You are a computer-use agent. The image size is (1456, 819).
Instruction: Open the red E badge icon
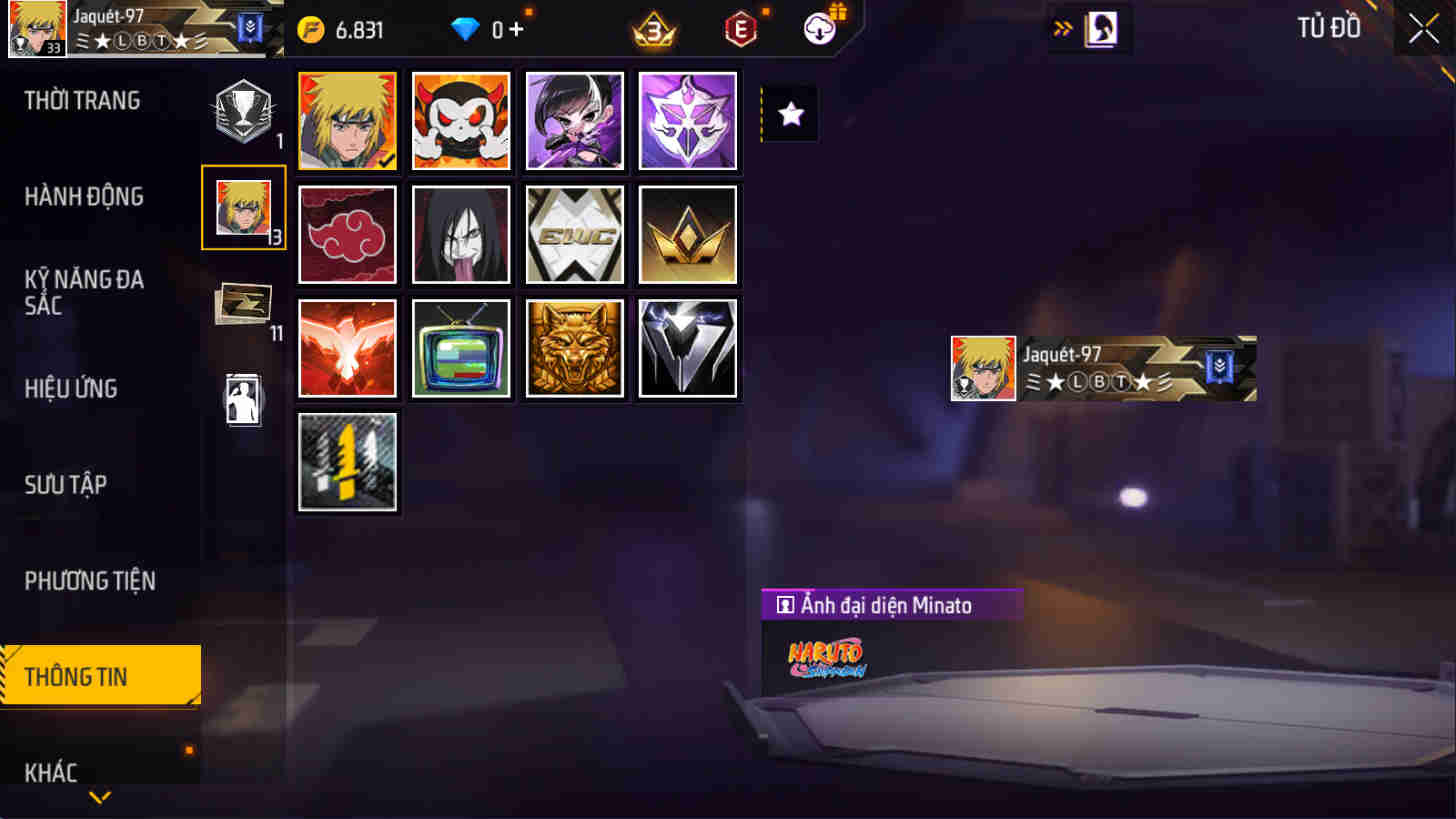click(740, 28)
